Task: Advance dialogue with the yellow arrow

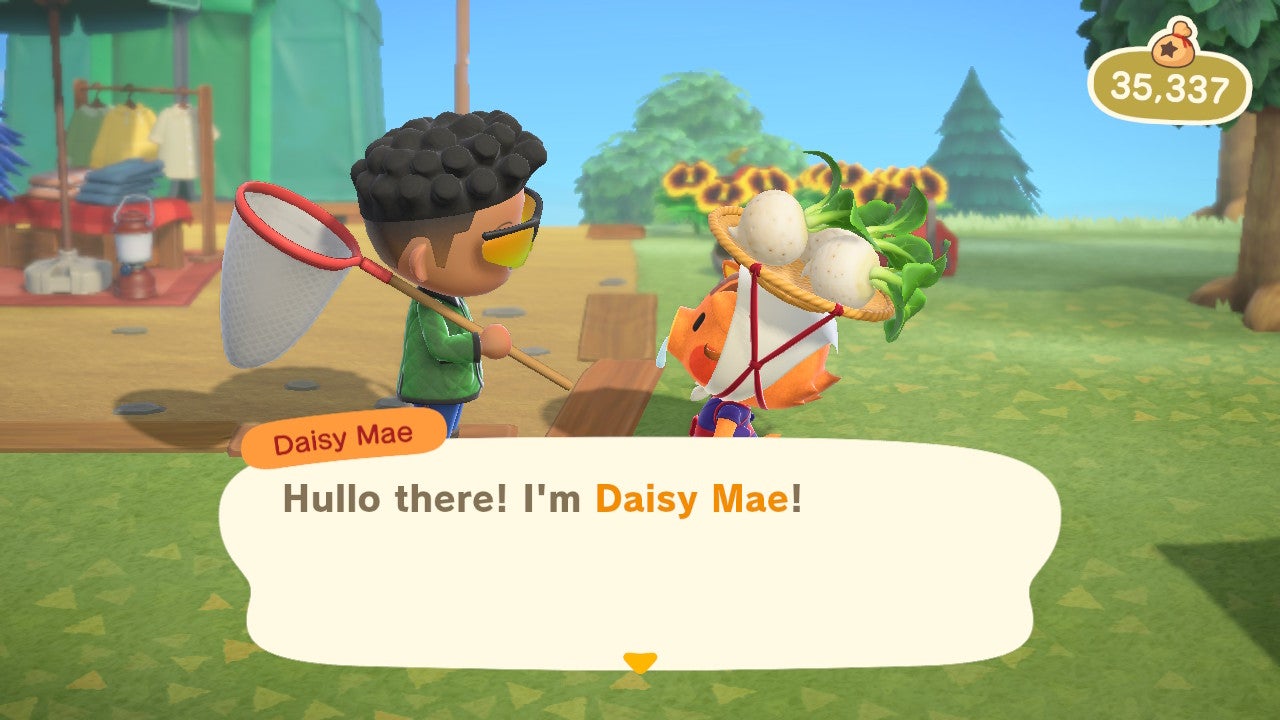Action: 639,662
